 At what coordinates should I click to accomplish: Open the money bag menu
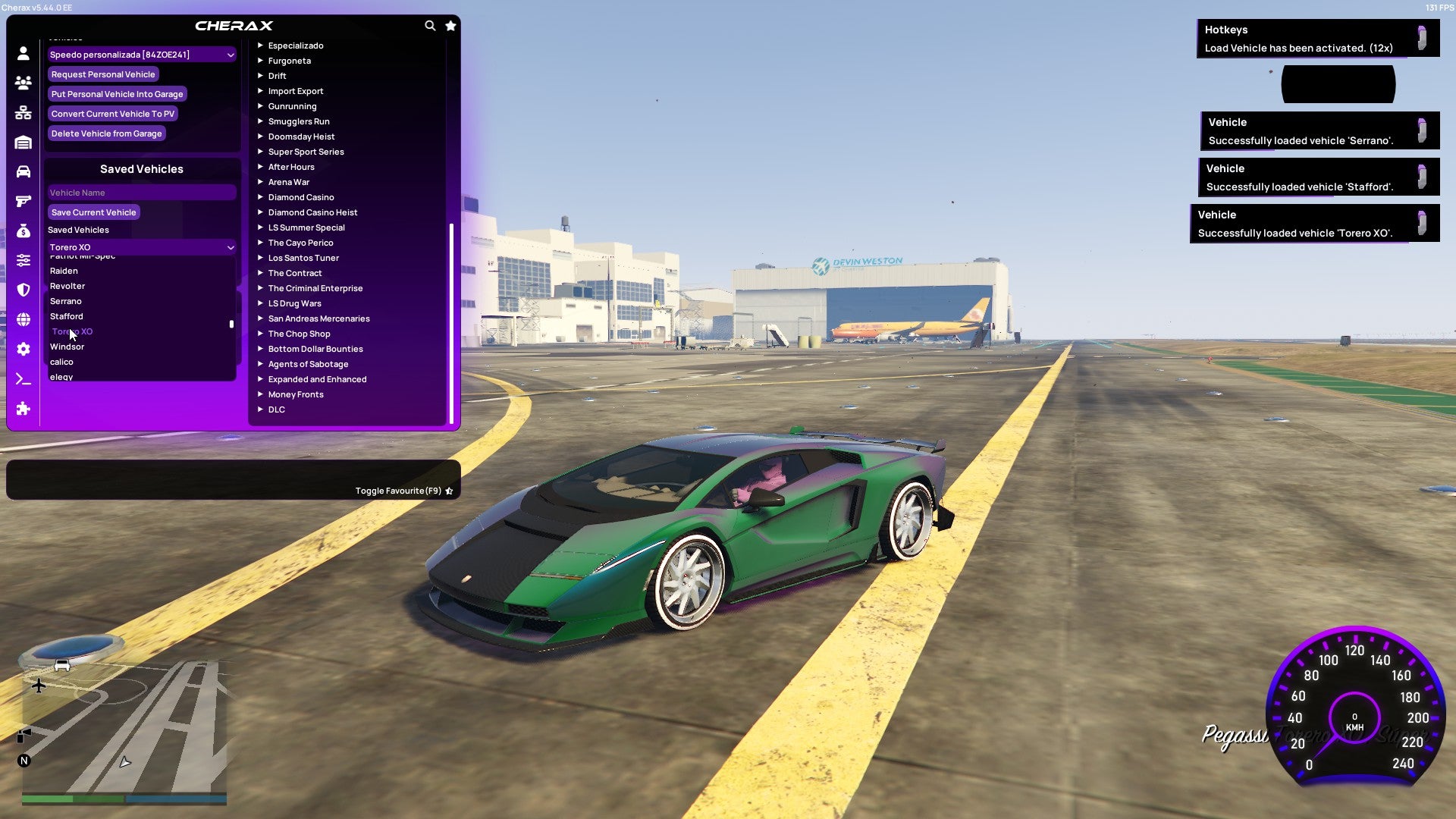click(23, 231)
